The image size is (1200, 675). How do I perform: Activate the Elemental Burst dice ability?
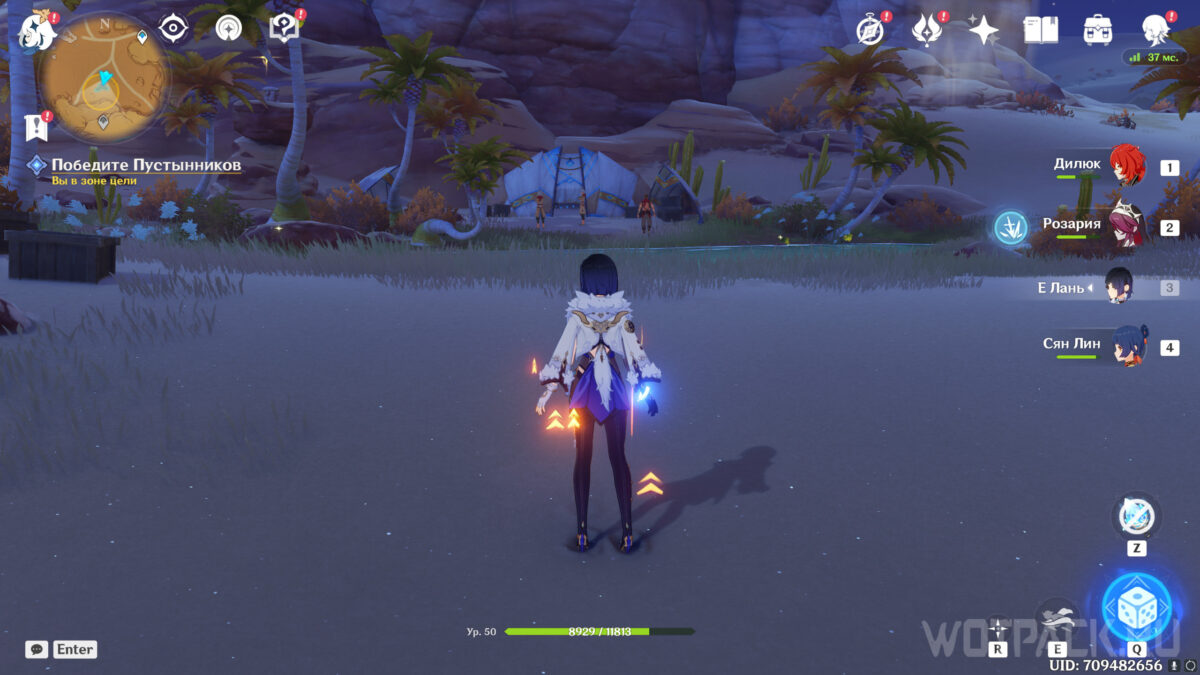click(x=1136, y=607)
